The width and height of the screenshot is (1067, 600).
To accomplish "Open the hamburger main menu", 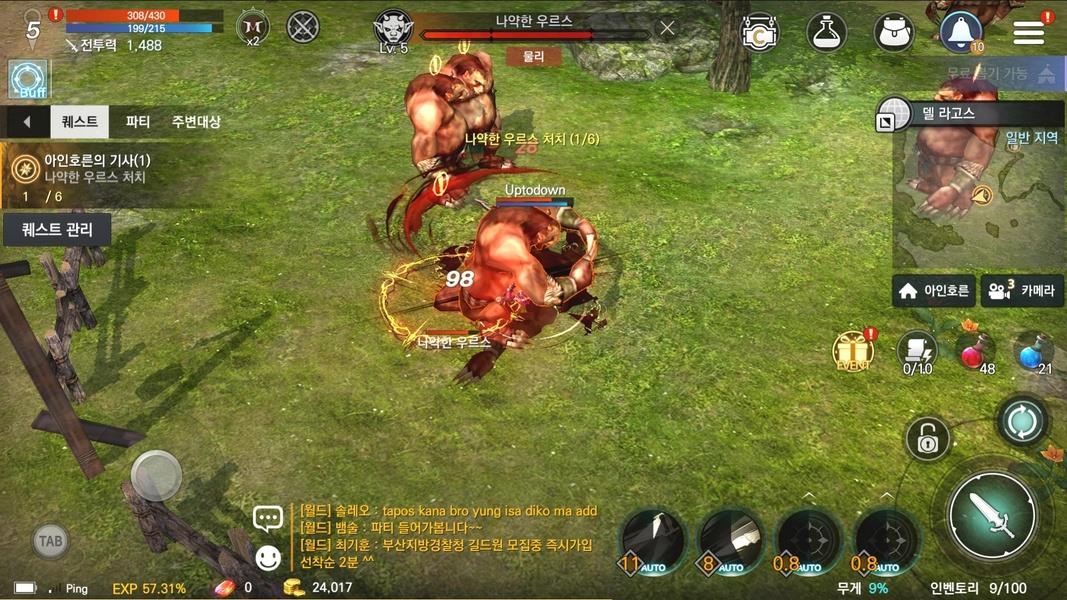I will (1028, 31).
